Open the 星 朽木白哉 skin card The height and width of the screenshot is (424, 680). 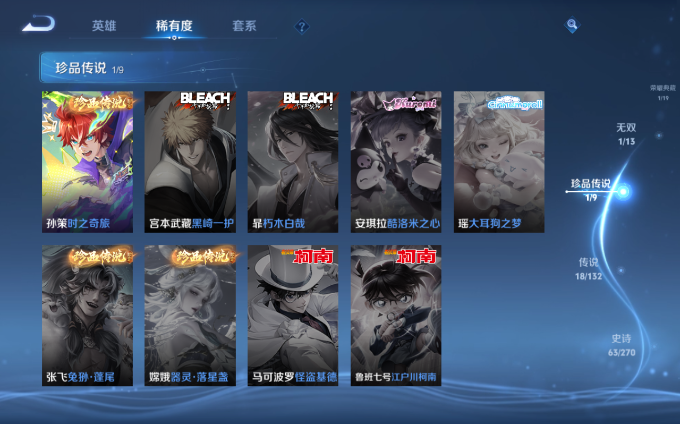293,161
